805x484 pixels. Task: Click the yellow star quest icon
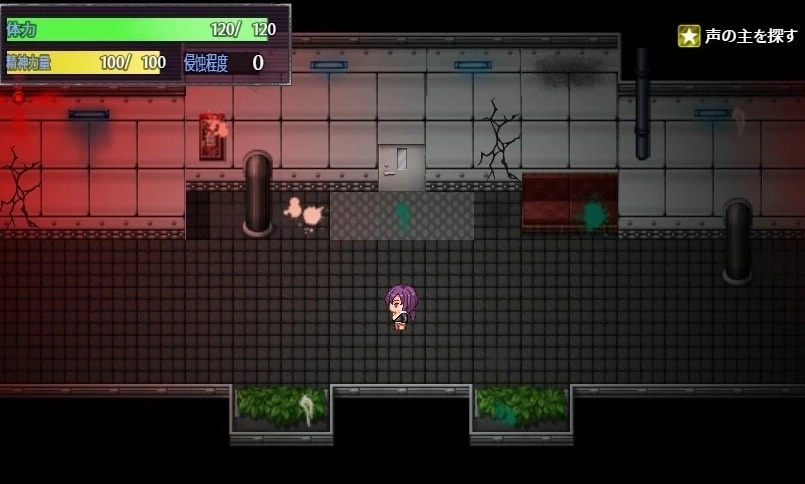[x=688, y=36]
